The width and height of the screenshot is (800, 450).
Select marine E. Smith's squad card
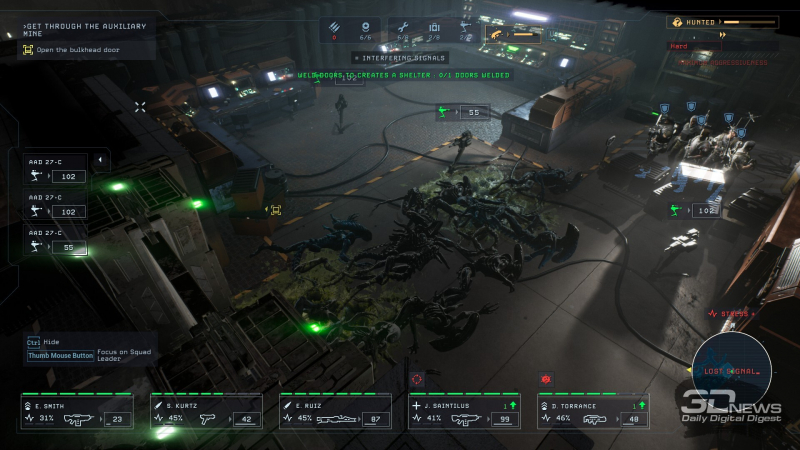[76, 412]
